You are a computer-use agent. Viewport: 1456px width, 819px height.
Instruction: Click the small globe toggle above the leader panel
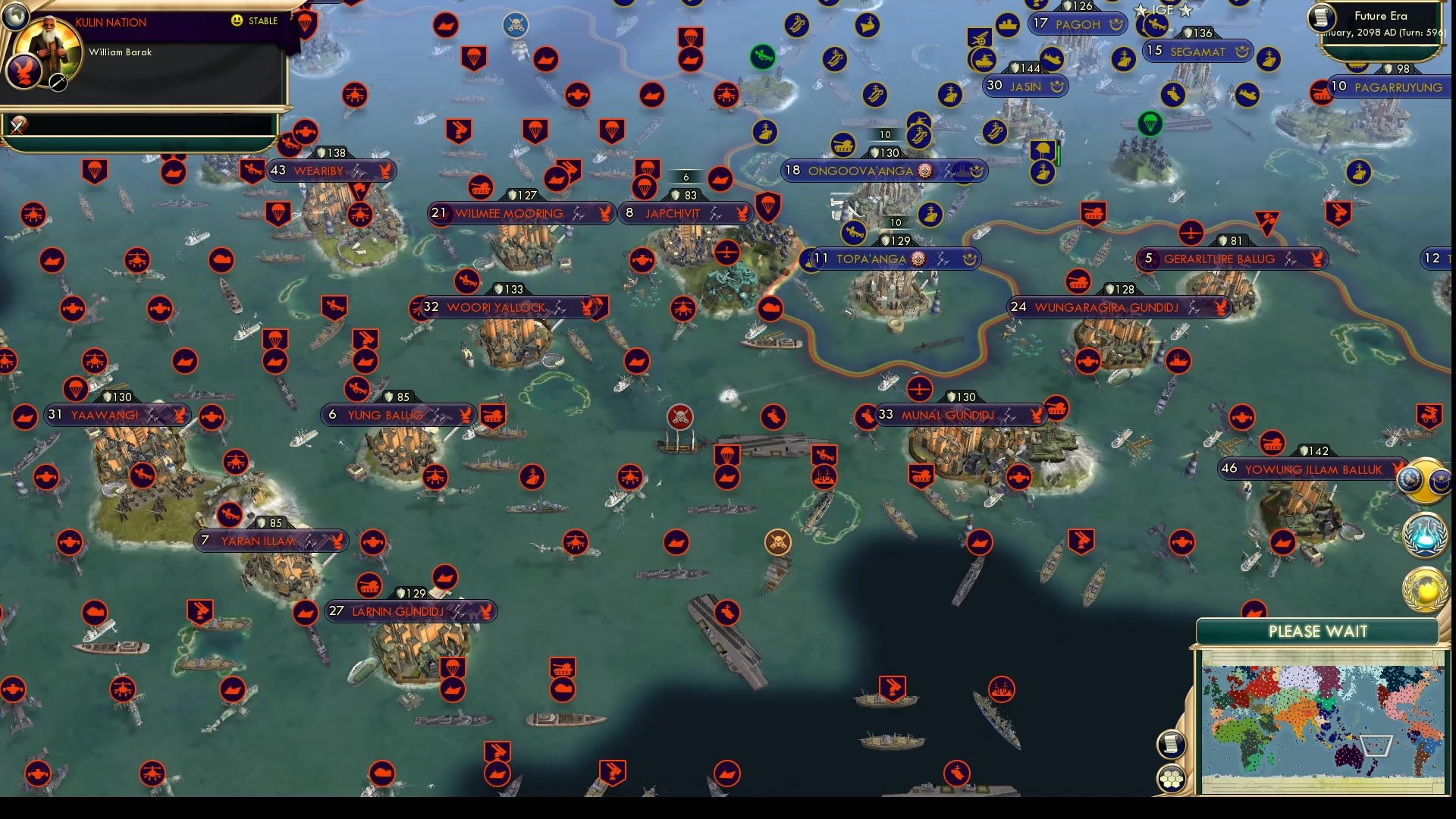click(15, 17)
